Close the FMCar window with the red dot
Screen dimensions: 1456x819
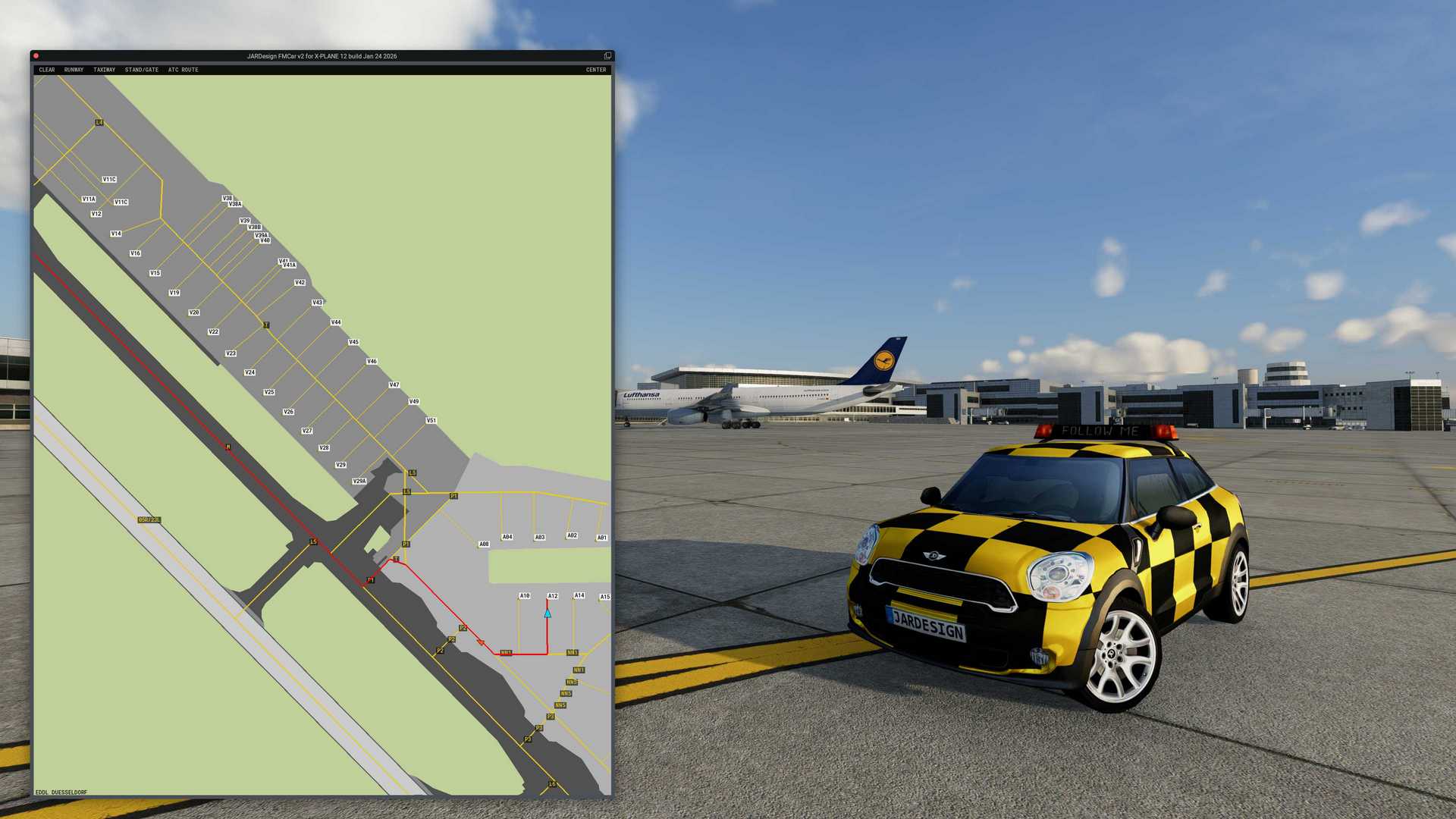pos(36,56)
